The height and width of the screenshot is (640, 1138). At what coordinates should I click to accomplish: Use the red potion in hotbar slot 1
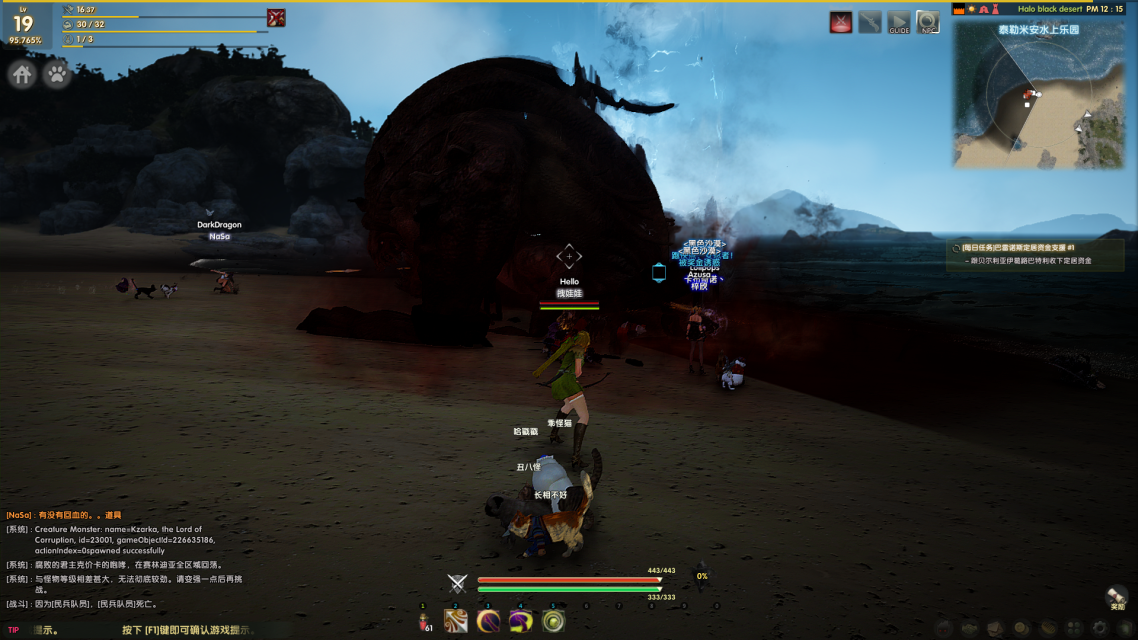tap(424, 622)
